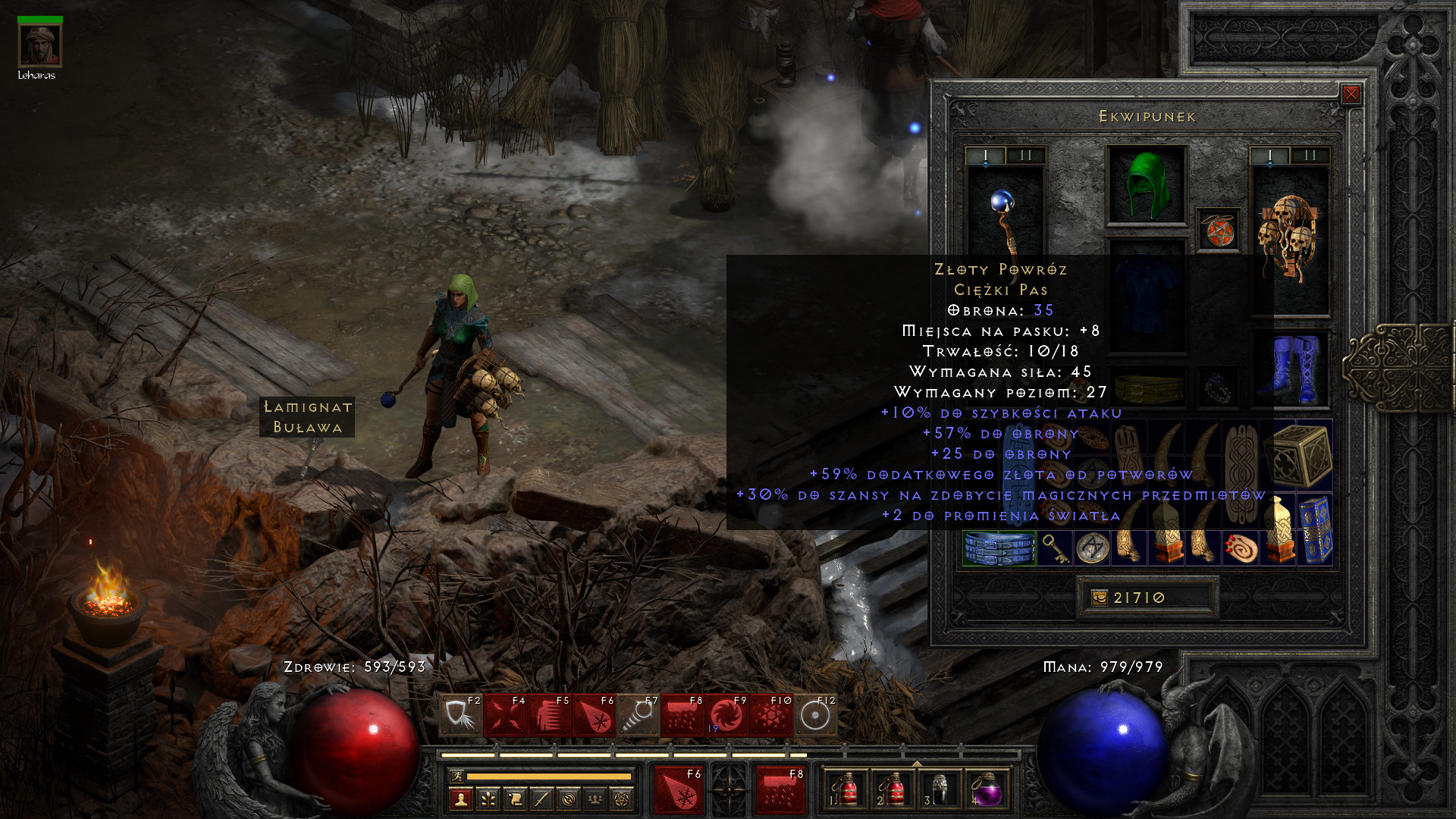
Task: Open the character sheet from the mini menu
Action: pyautogui.click(x=460, y=799)
